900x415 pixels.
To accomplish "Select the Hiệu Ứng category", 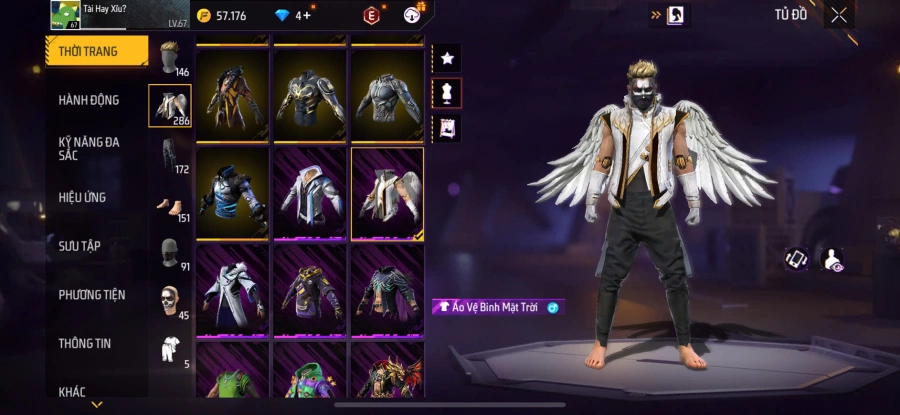I will coord(82,197).
